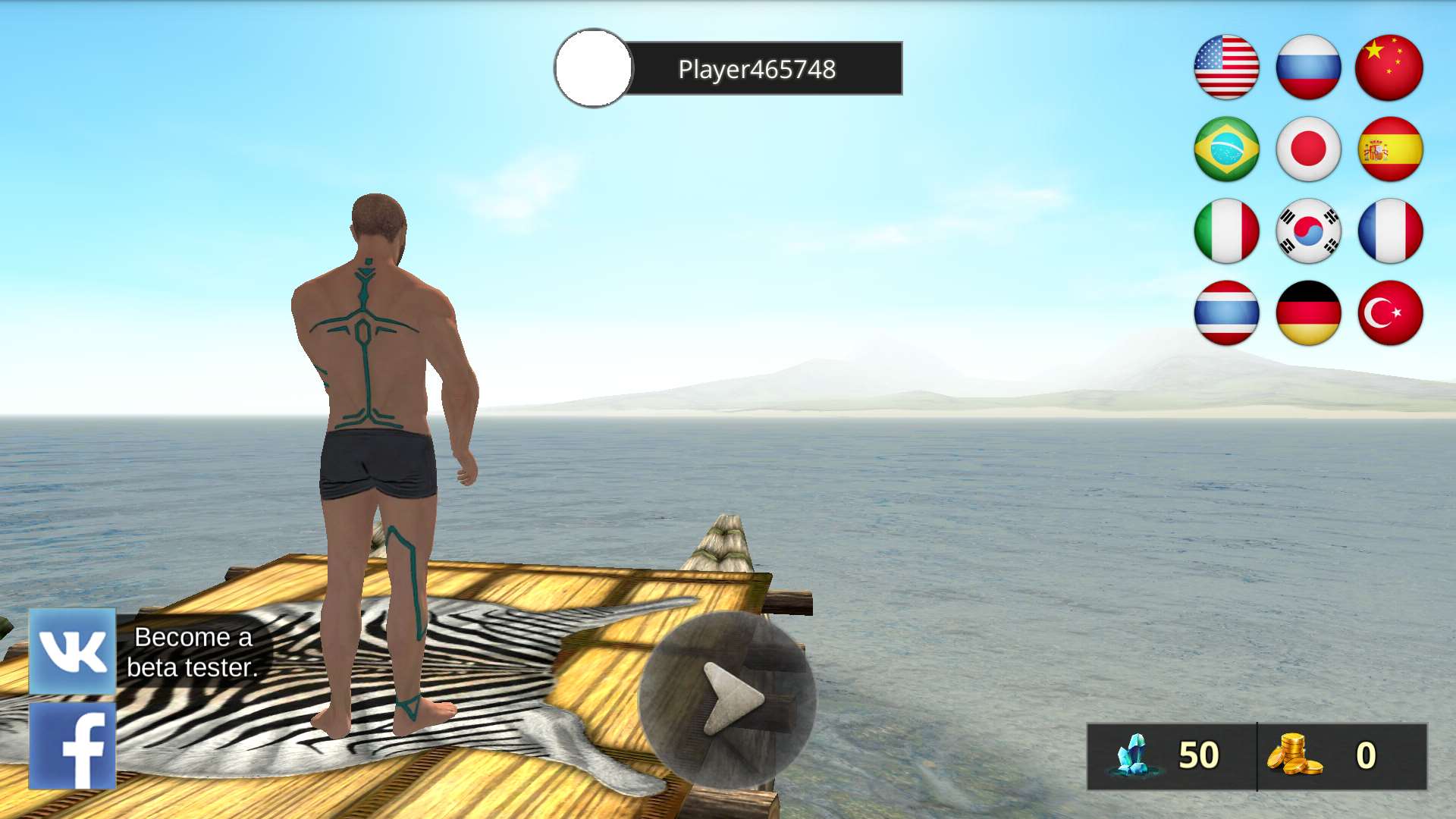Switch to the Italian flag language

[x=1226, y=231]
